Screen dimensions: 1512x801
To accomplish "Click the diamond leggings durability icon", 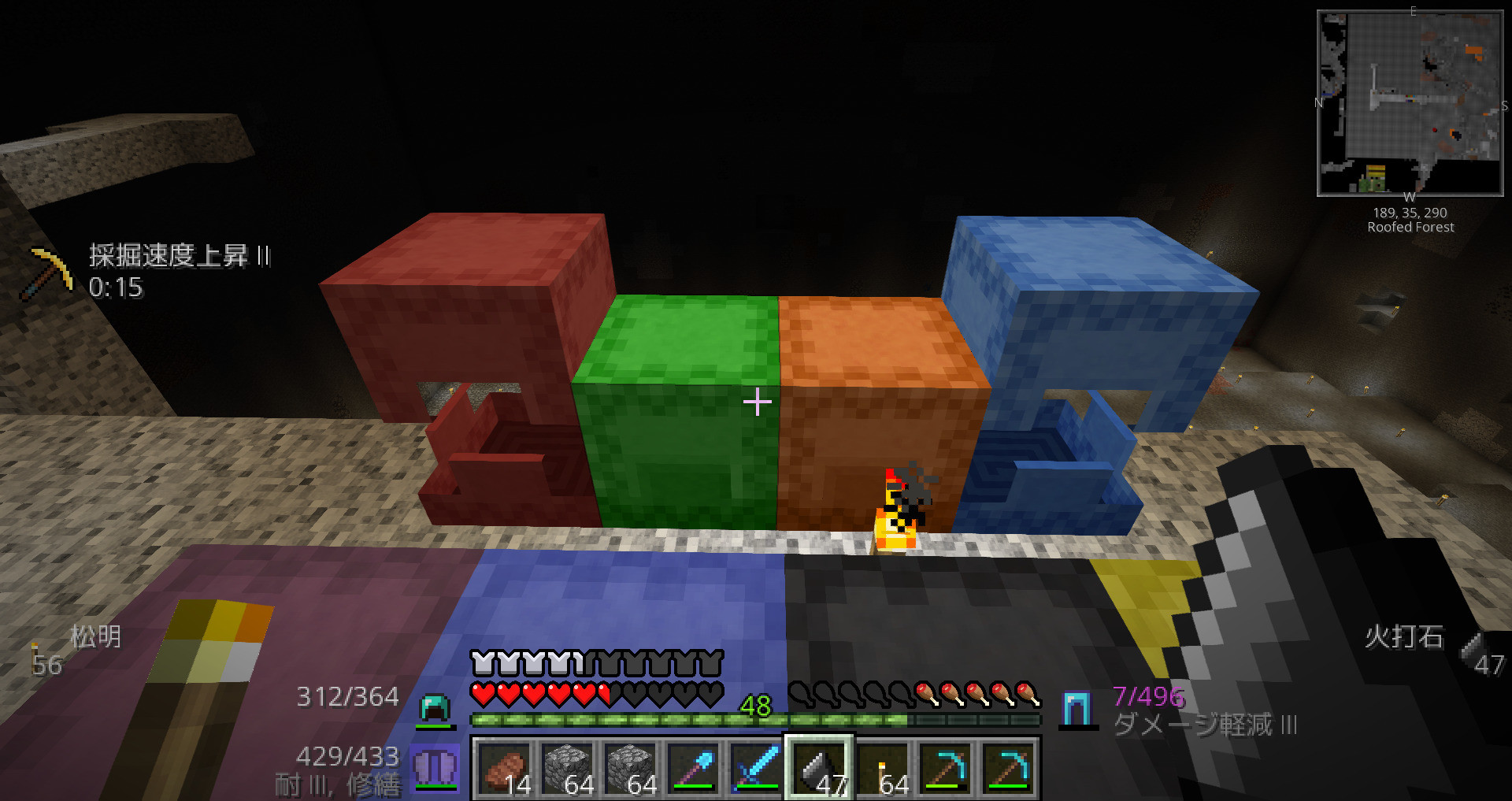I will [1077, 709].
